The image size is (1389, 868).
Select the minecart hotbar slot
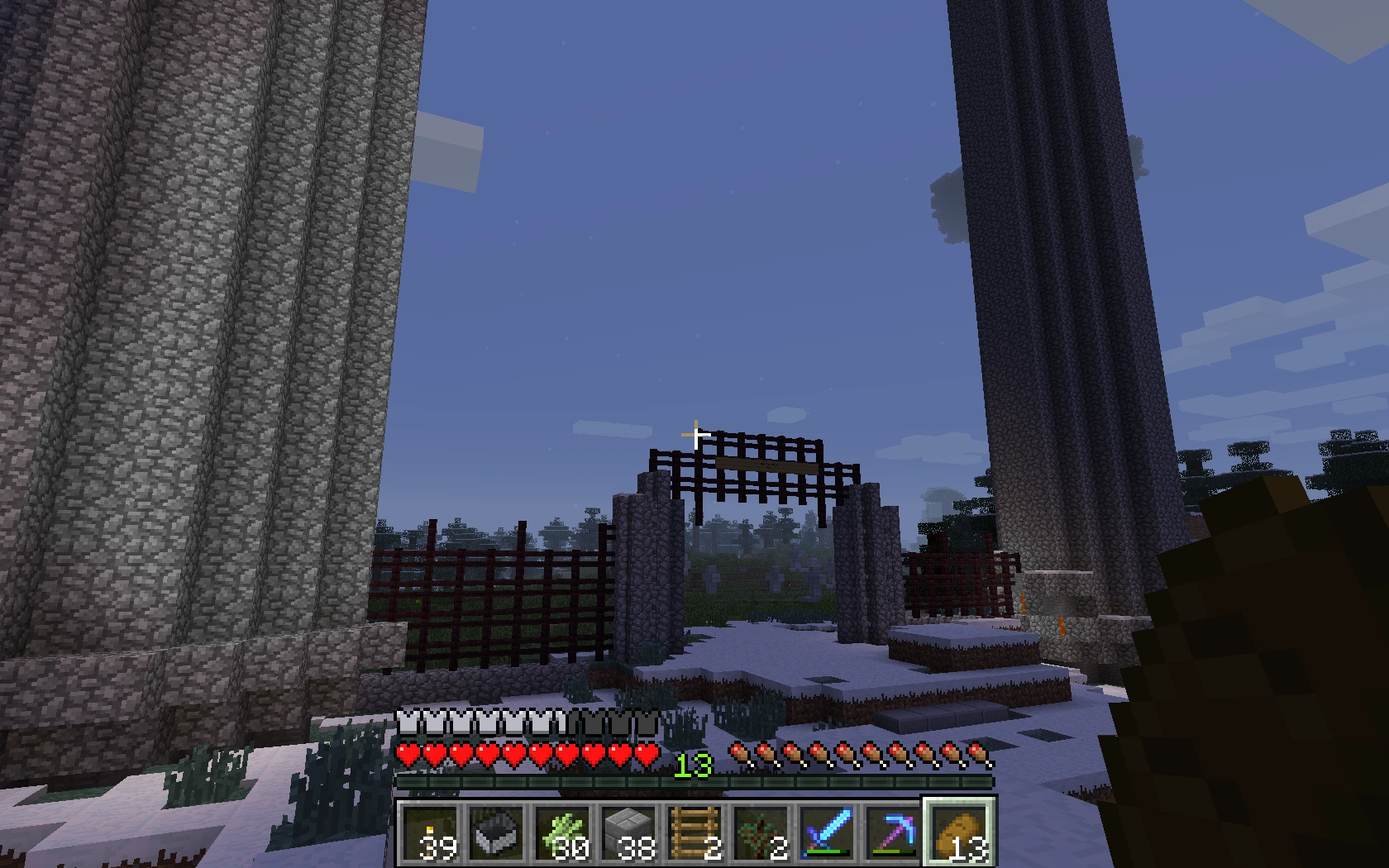496,831
